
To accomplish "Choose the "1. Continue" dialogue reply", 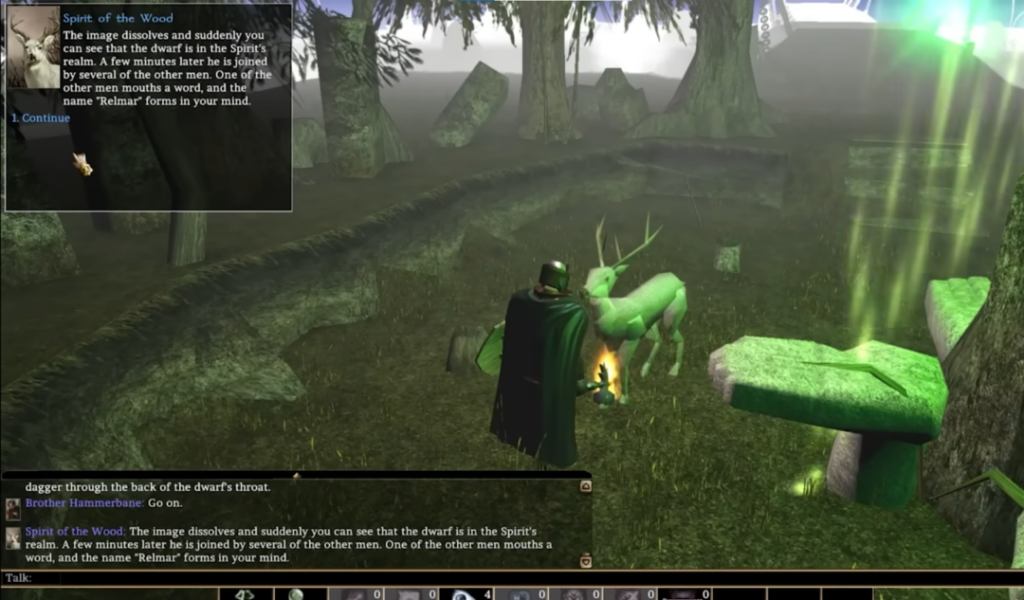I will (41, 118).
